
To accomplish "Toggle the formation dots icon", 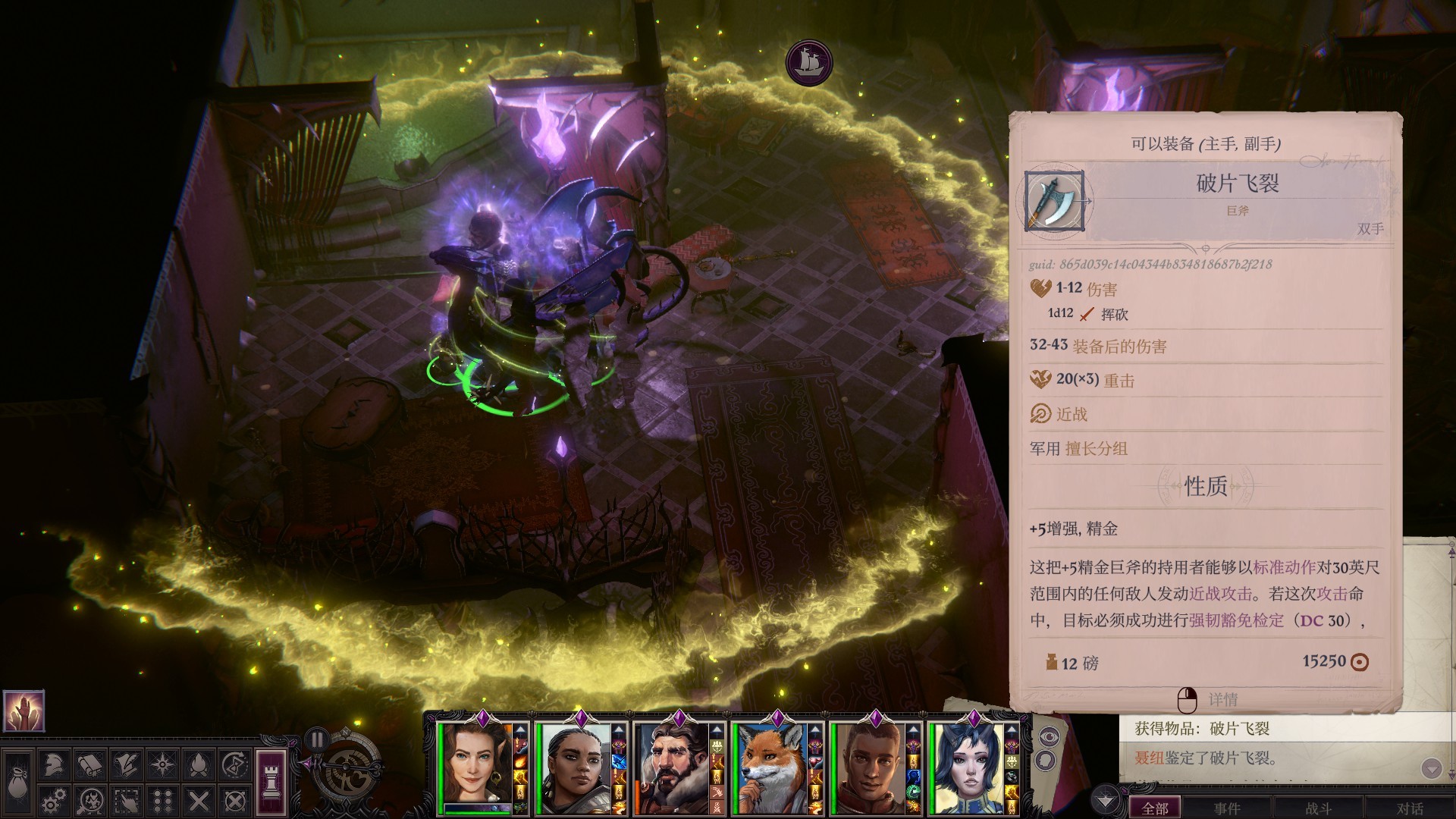I will (163, 800).
